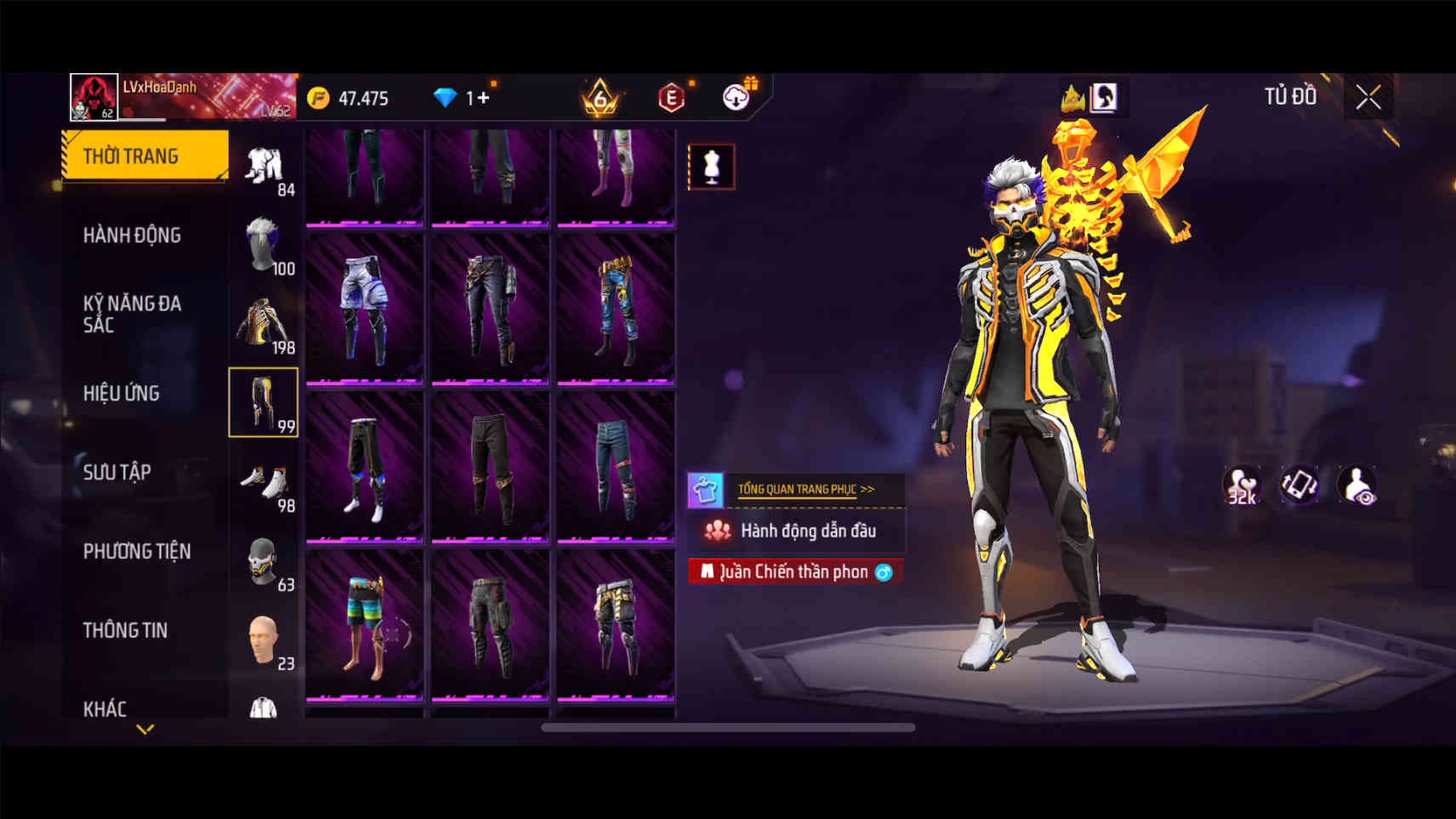Select the hair subcategory showing 100

click(264, 246)
